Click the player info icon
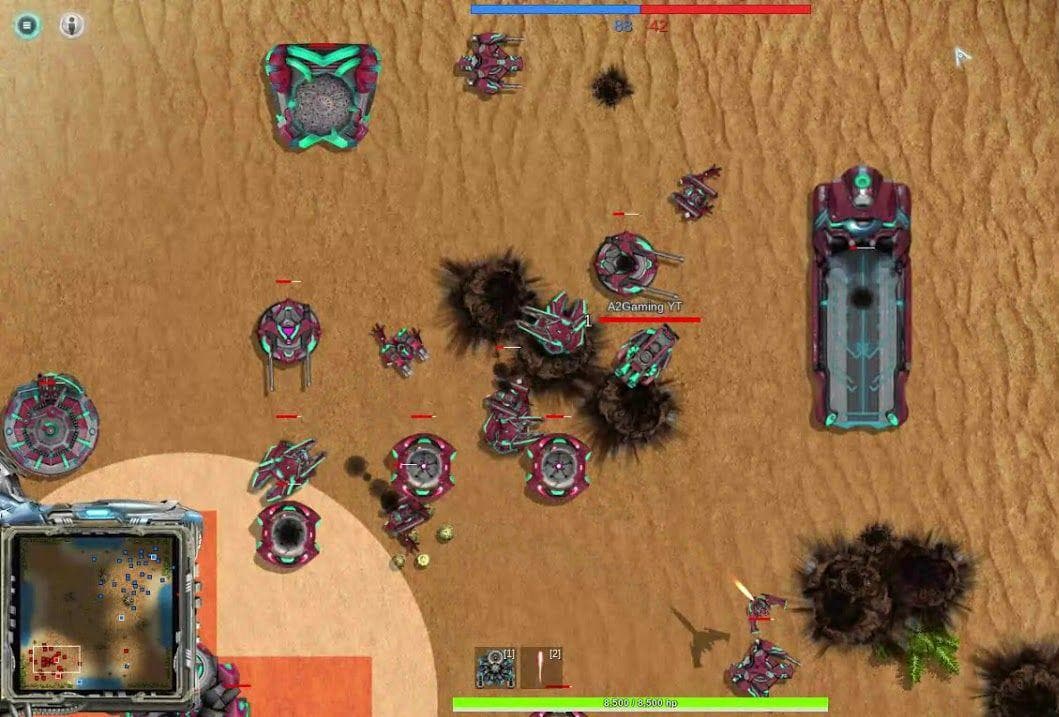Image resolution: width=1059 pixels, height=717 pixels. (x=72, y=26)
